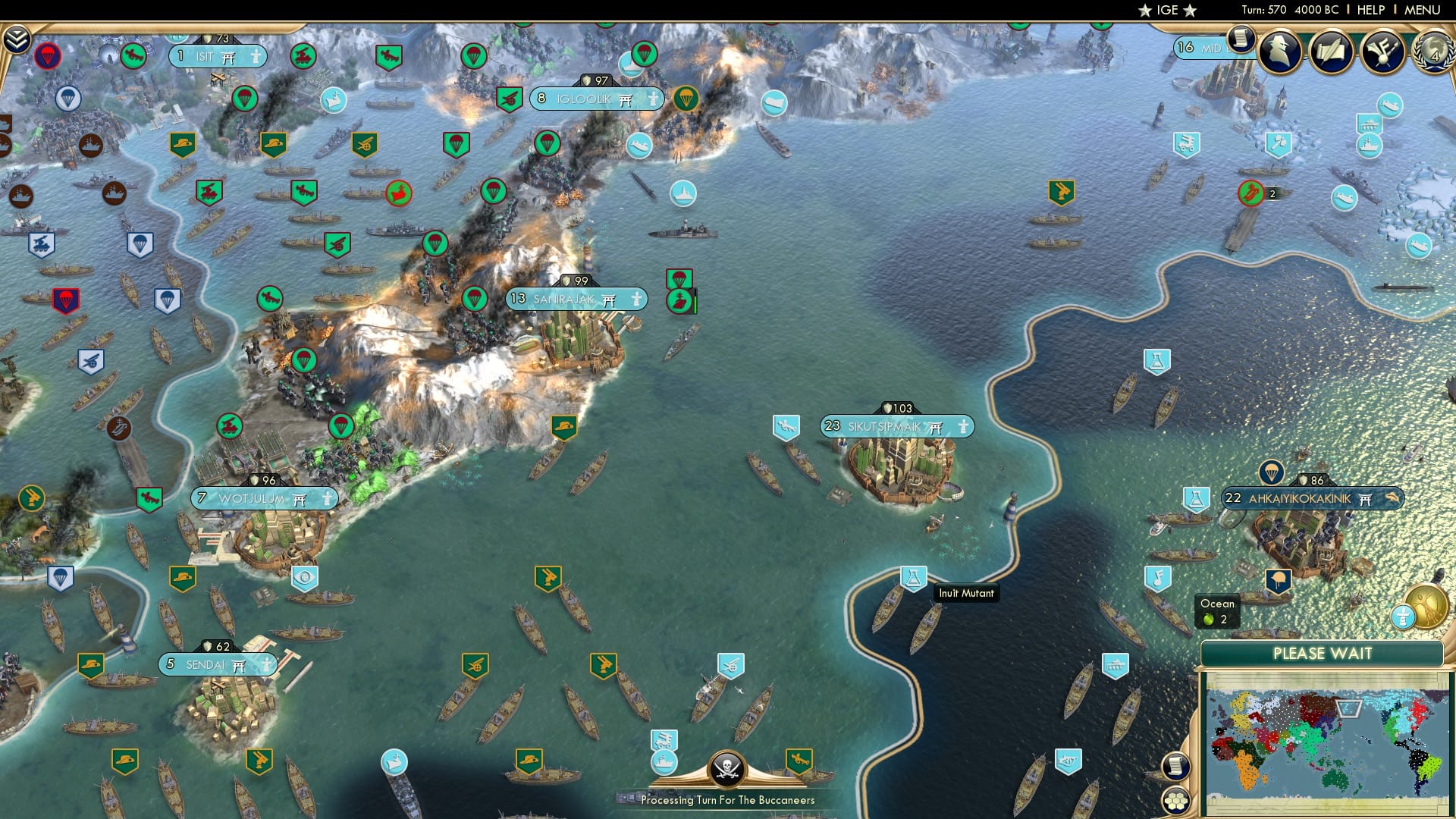Click the torii religion icon on Sendai's banner
Viewport: 1456px width, 819px height.
pos(240,664)
